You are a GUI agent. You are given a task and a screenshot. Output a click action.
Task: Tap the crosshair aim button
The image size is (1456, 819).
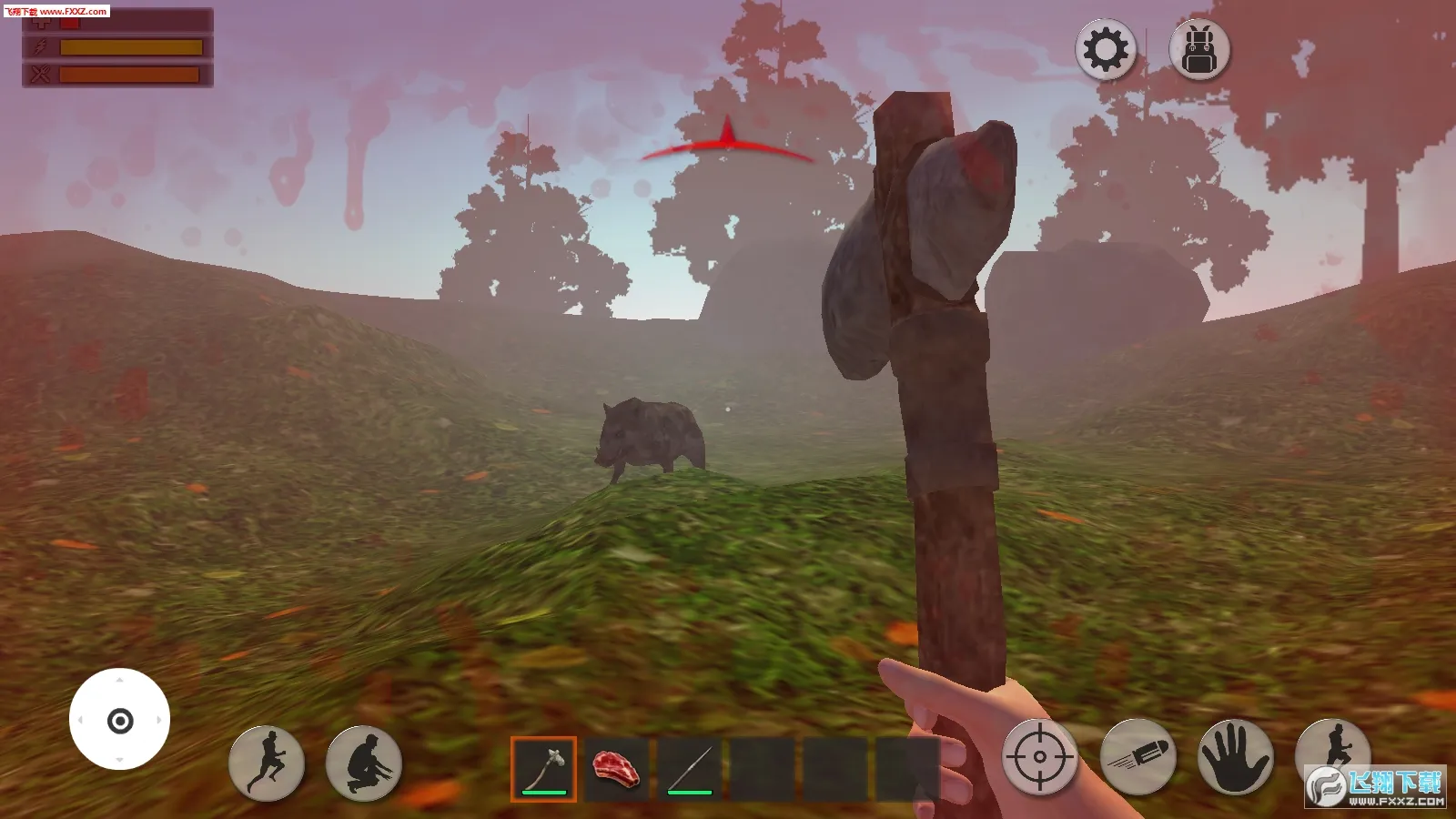[x=1039, y=757]
